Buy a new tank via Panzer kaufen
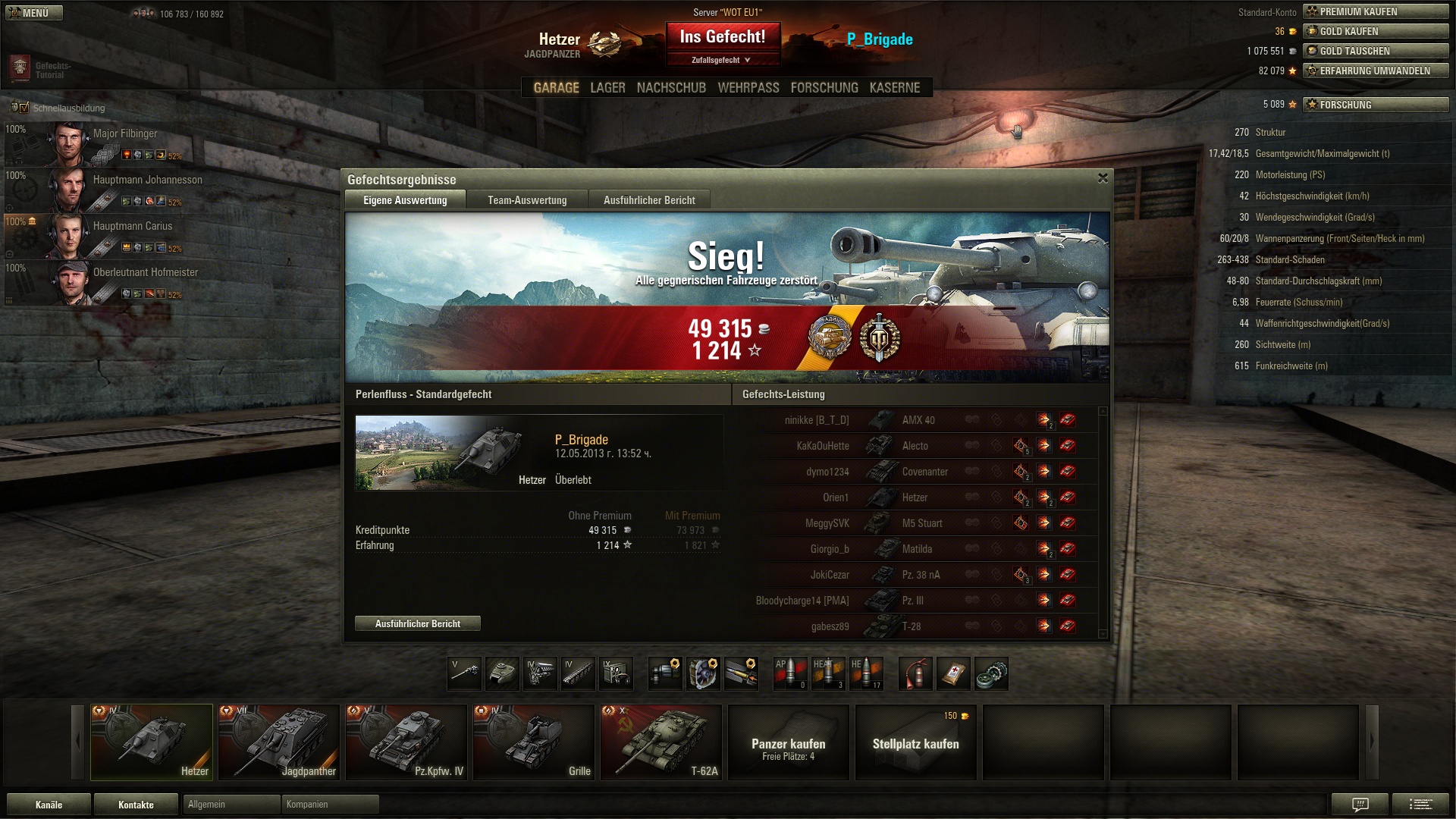Viewport: 1456px width, 819px height. point(789,742)
